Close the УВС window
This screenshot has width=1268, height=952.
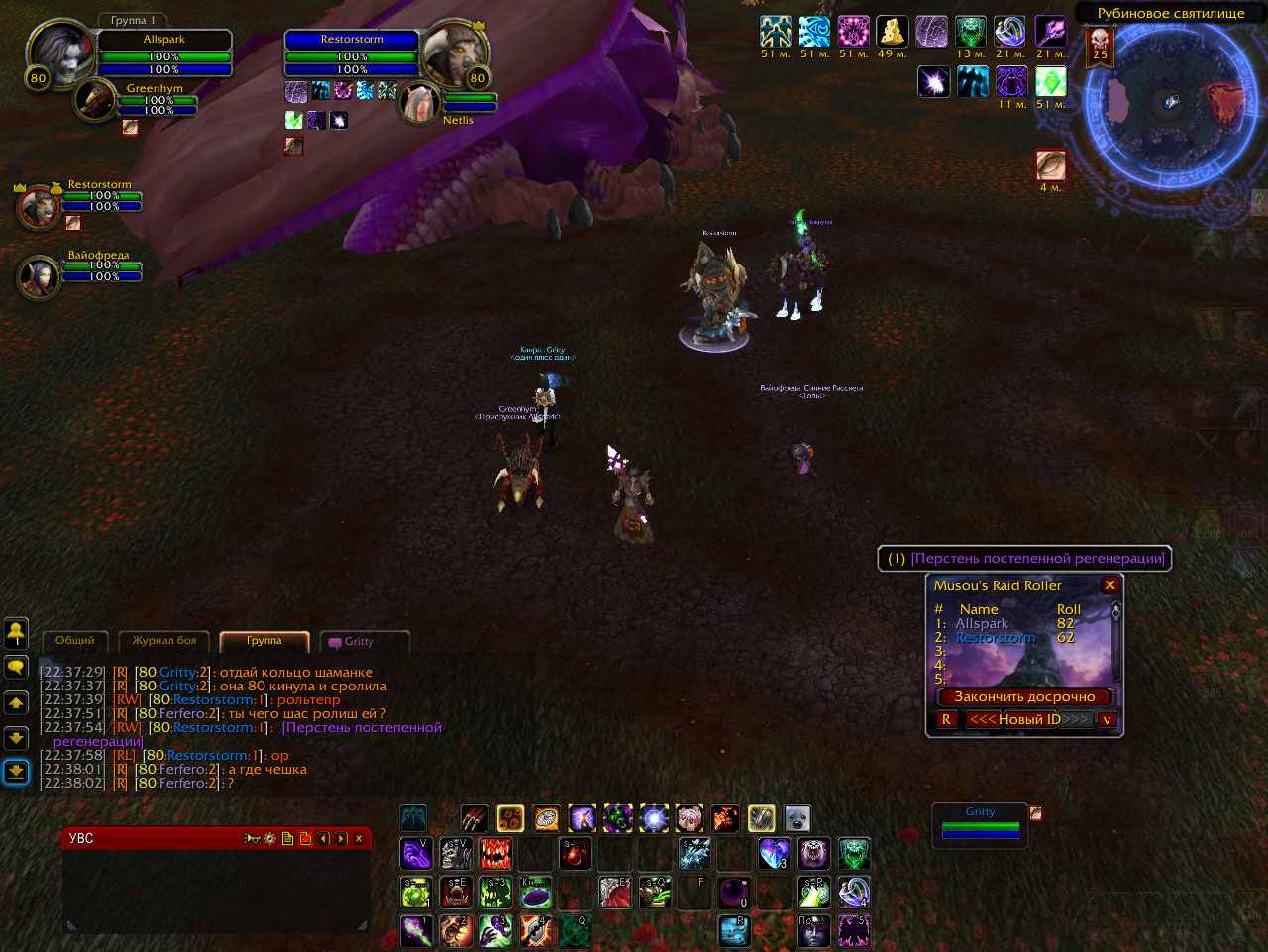(x=359, y=839)
